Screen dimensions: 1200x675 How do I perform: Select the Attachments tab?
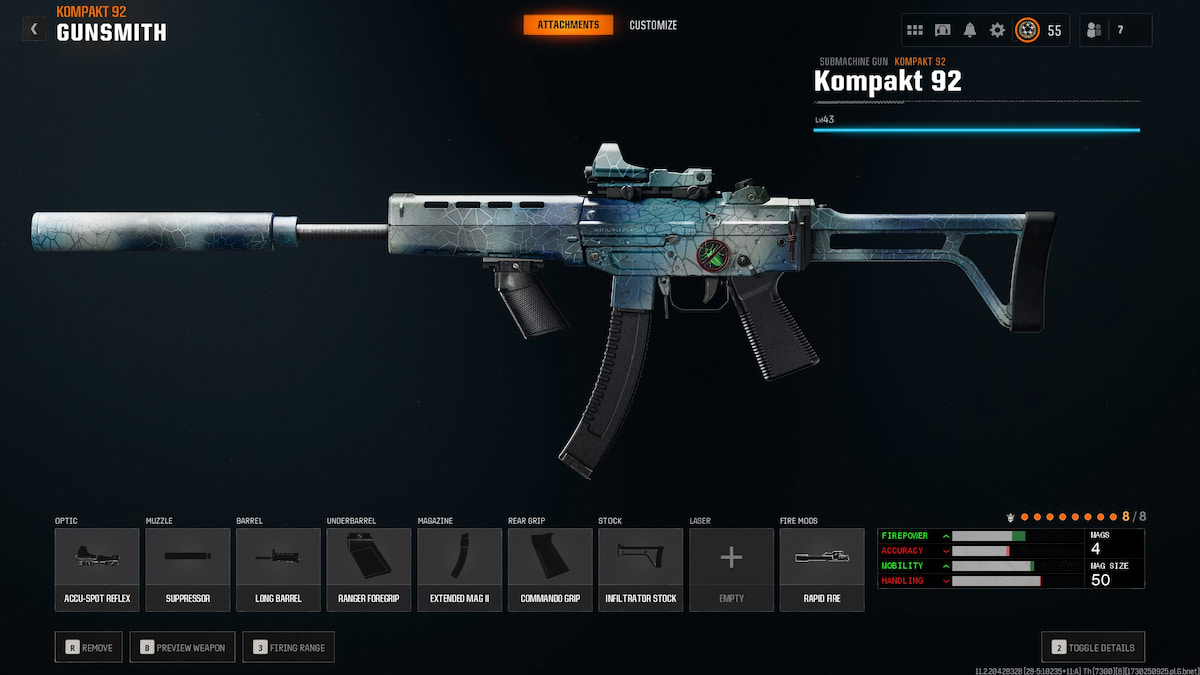pos(568,25)
